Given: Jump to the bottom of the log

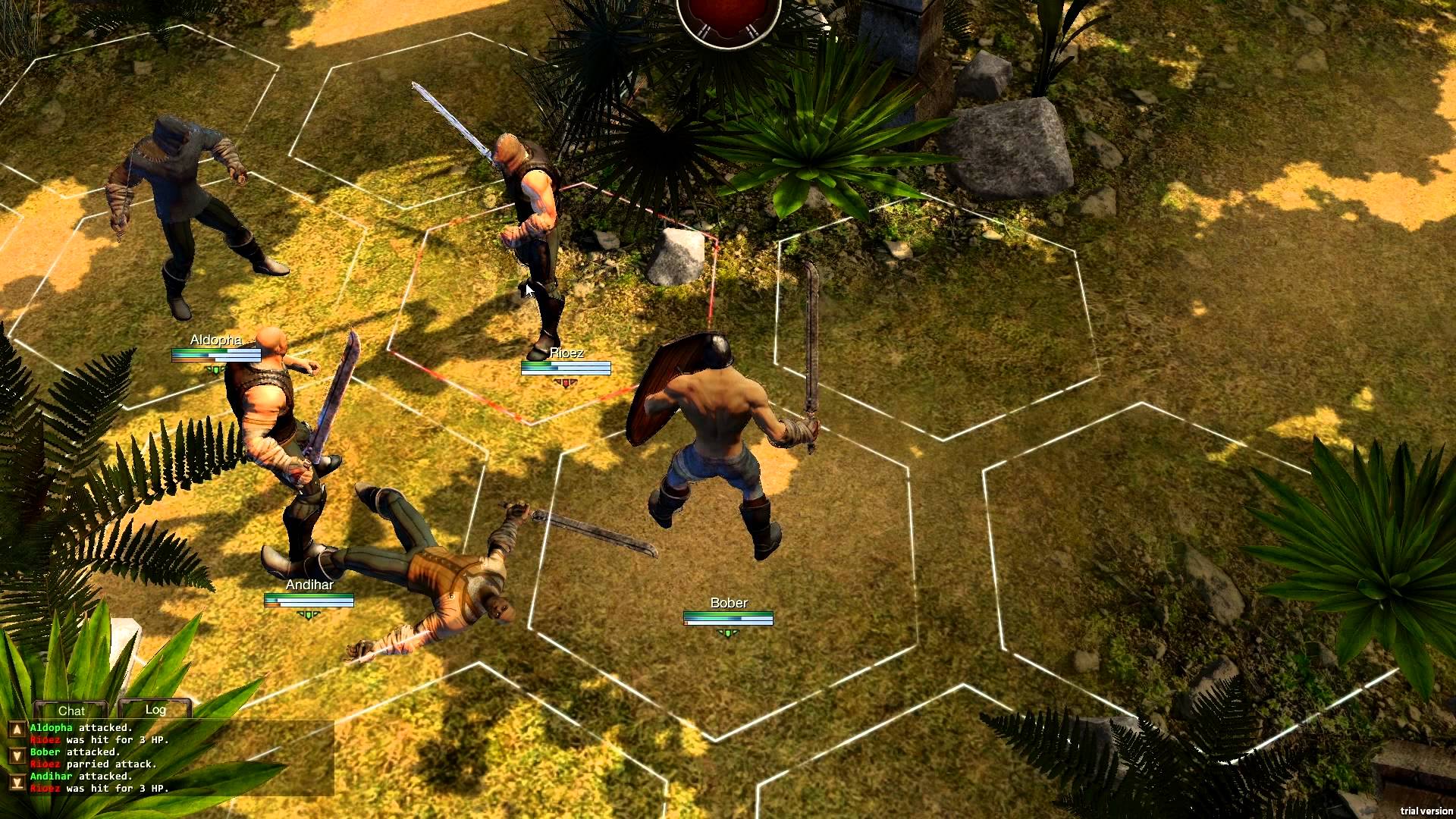Looking at the screenshot, I should tap(16, 782).
